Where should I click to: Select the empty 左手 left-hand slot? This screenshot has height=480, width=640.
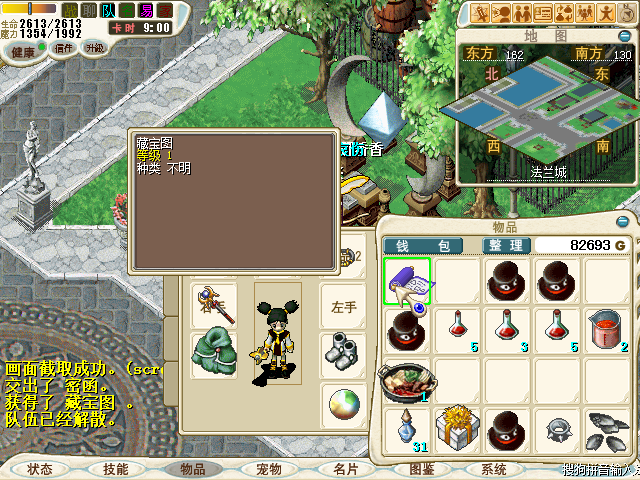pos(343,307)
